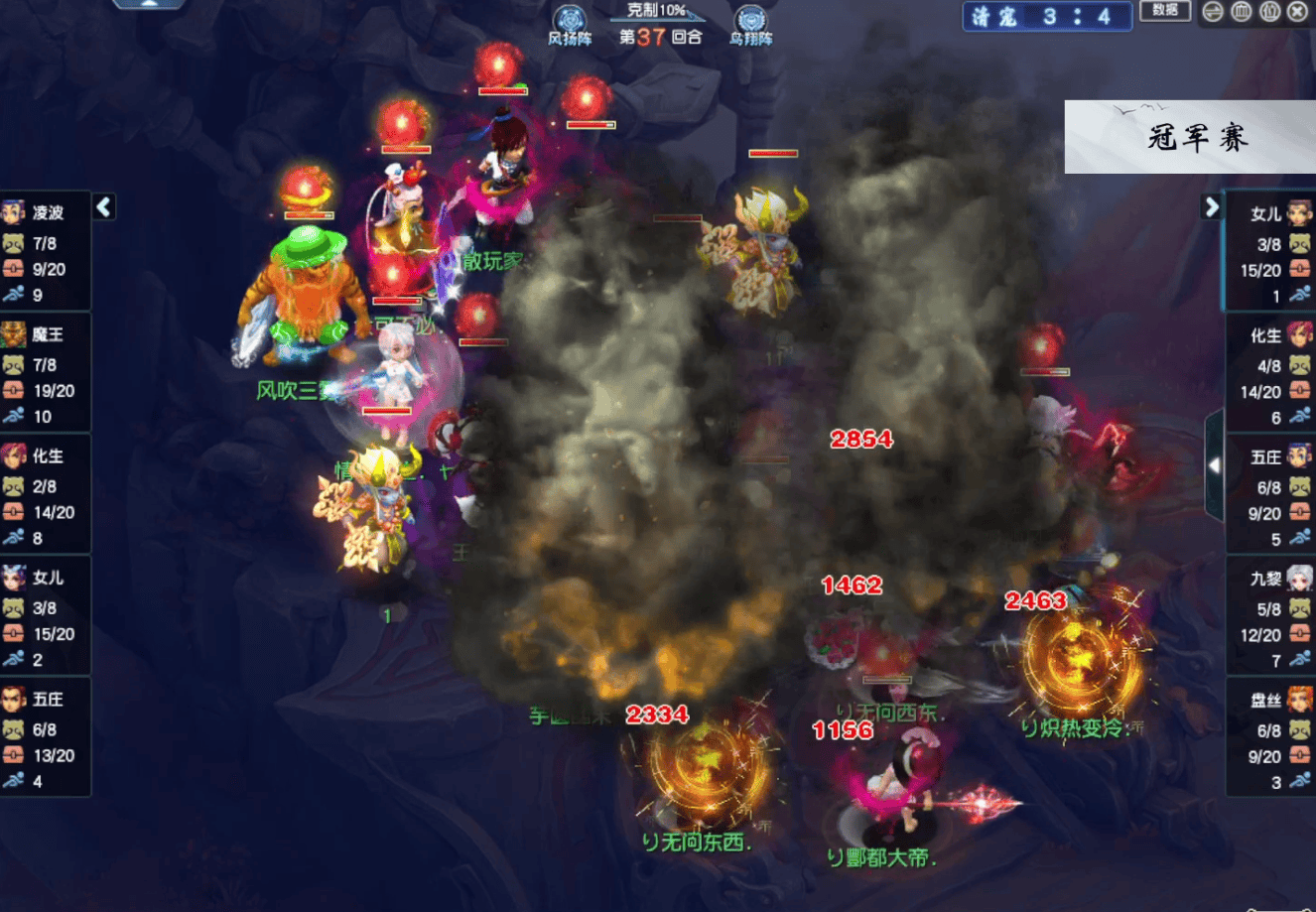1316x912 pixels.
Task: Open the 冠军赛 banner
Action: [1190, 137]
